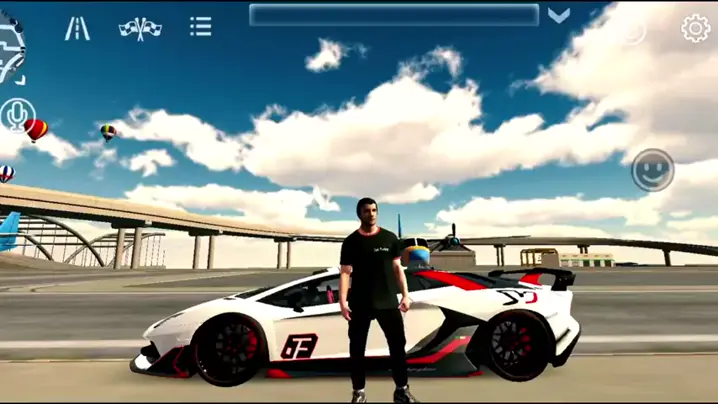Toggle the microphone voice chat
Screen dimensions: 718x404
pyautogui.click(x=17, y=115)
